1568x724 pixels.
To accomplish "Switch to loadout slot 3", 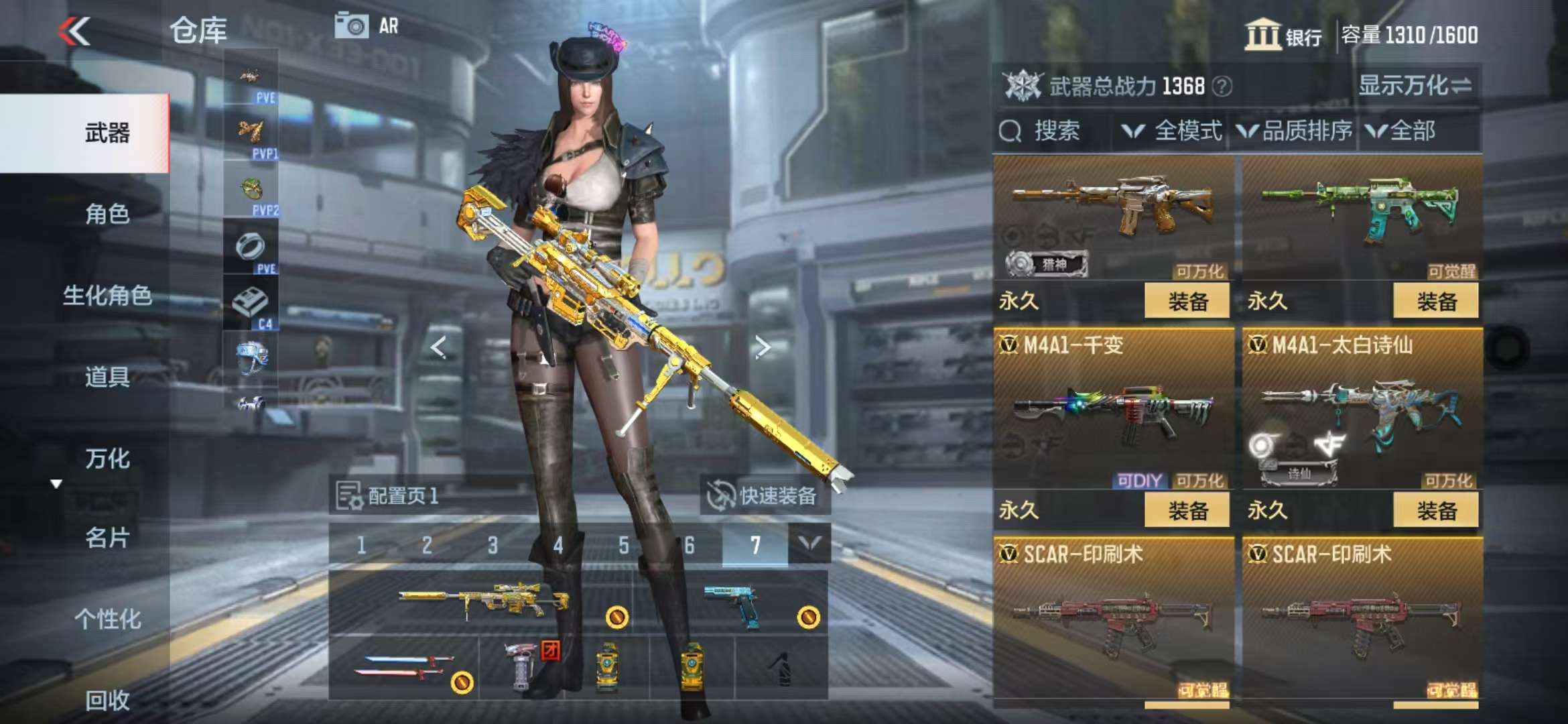I will click(493, 545).
